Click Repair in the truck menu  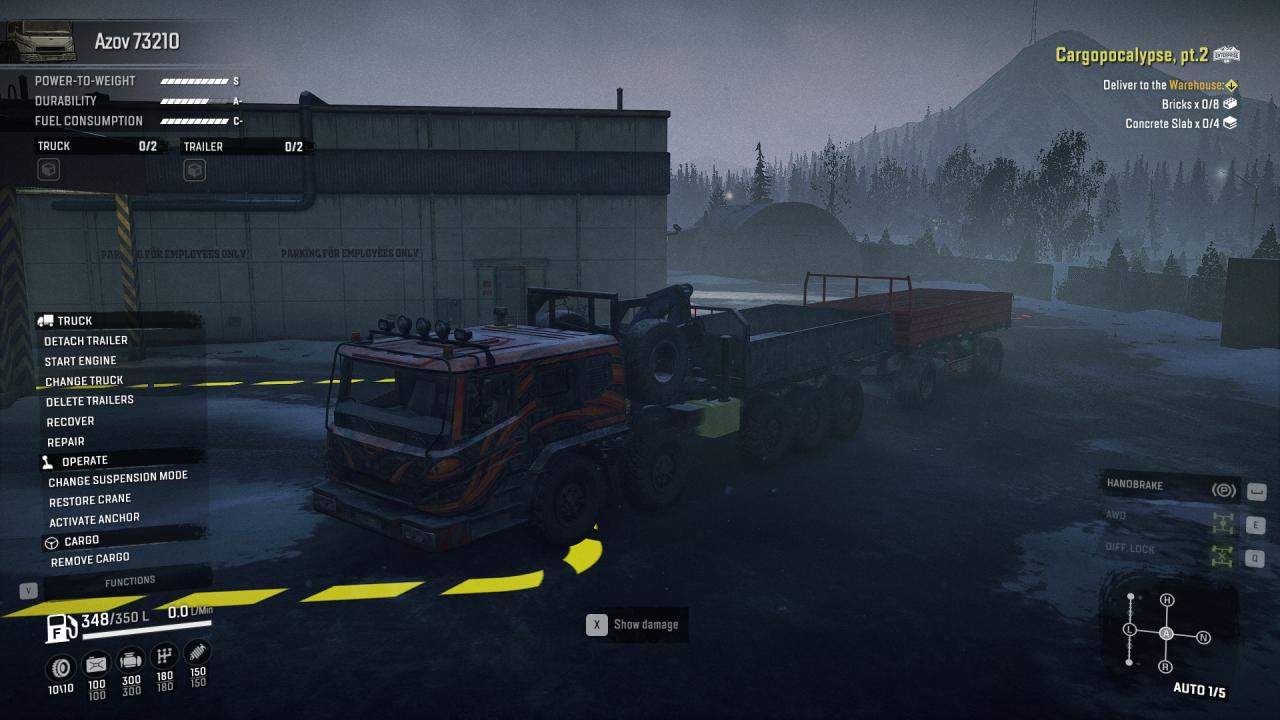pyautogui.click(x=66, y=442)
